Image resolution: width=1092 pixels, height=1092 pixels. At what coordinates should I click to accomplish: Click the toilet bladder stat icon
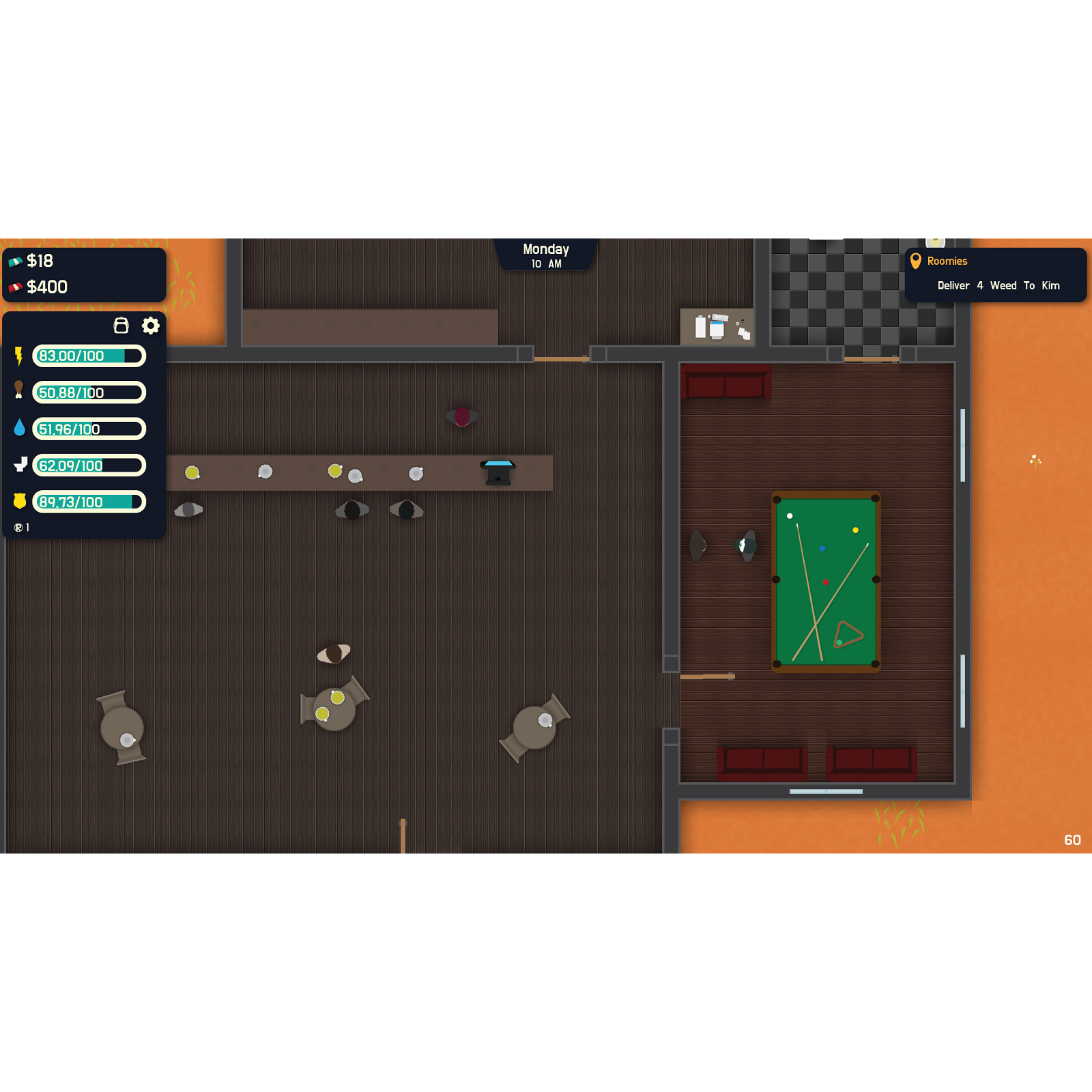point(20,465)
